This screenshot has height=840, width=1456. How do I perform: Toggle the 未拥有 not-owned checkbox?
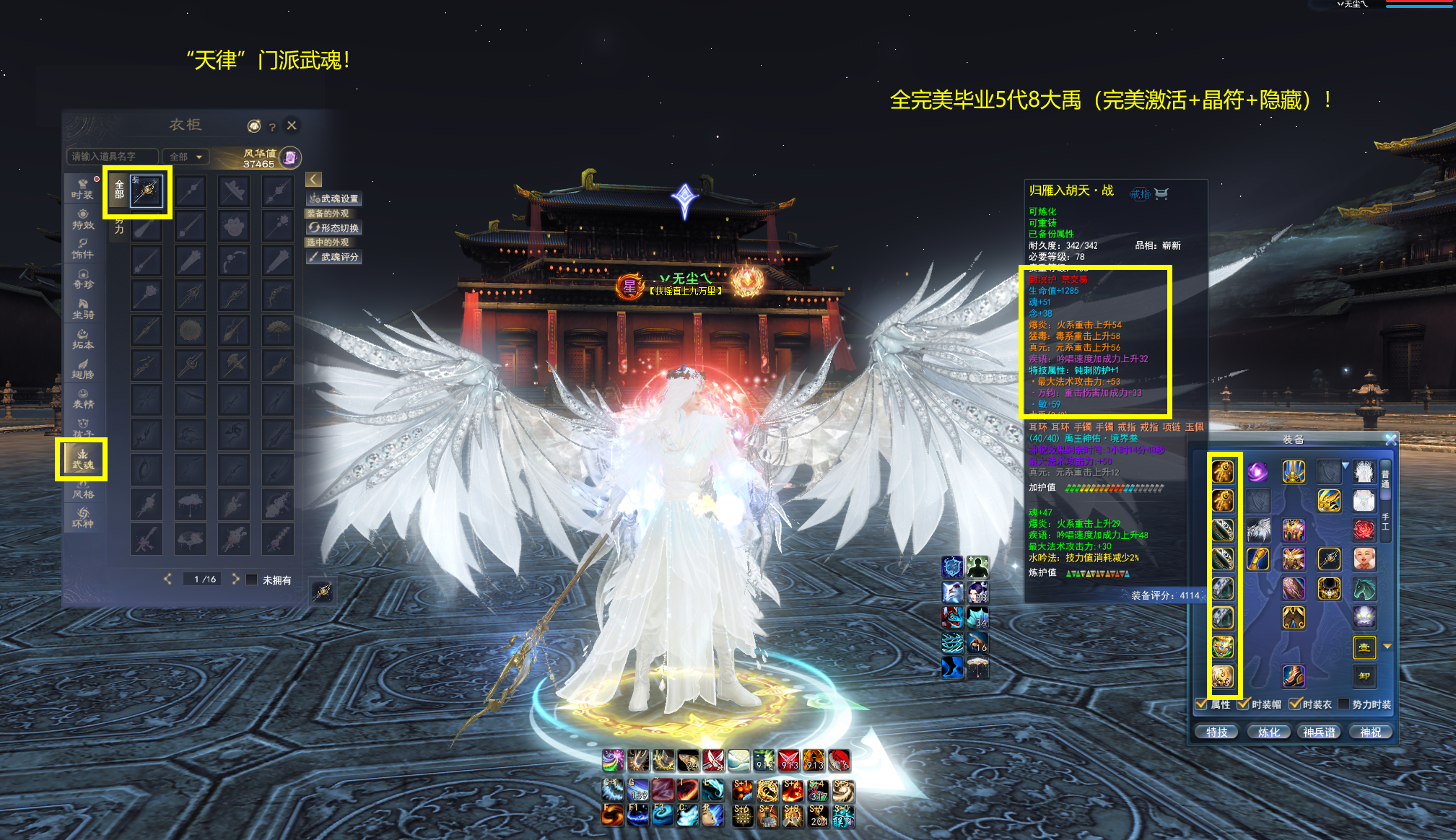point(252,579)
